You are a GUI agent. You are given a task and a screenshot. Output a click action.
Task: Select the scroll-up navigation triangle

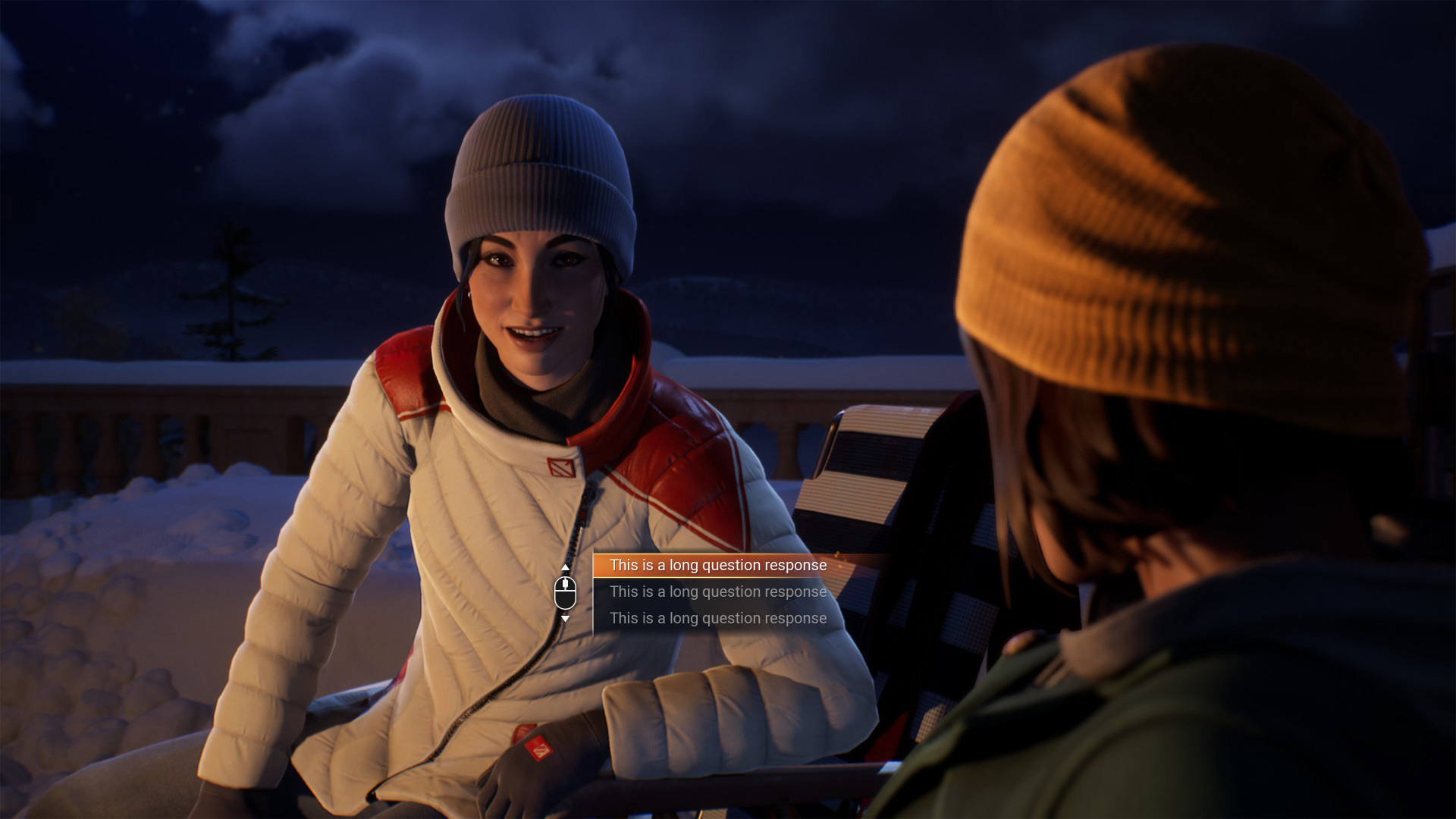click(564, 566)
